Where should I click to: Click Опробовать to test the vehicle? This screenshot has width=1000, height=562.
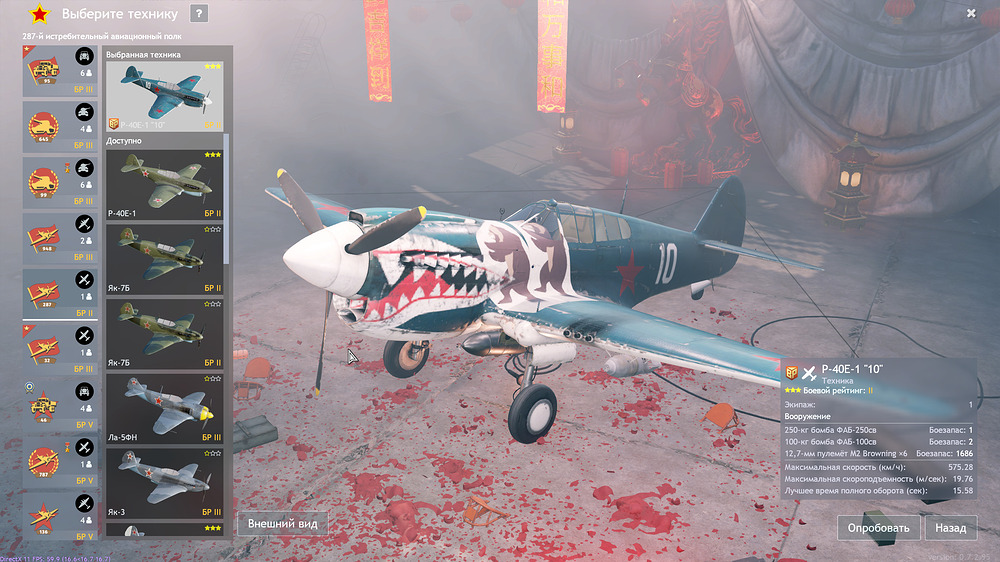pos(878,527)
